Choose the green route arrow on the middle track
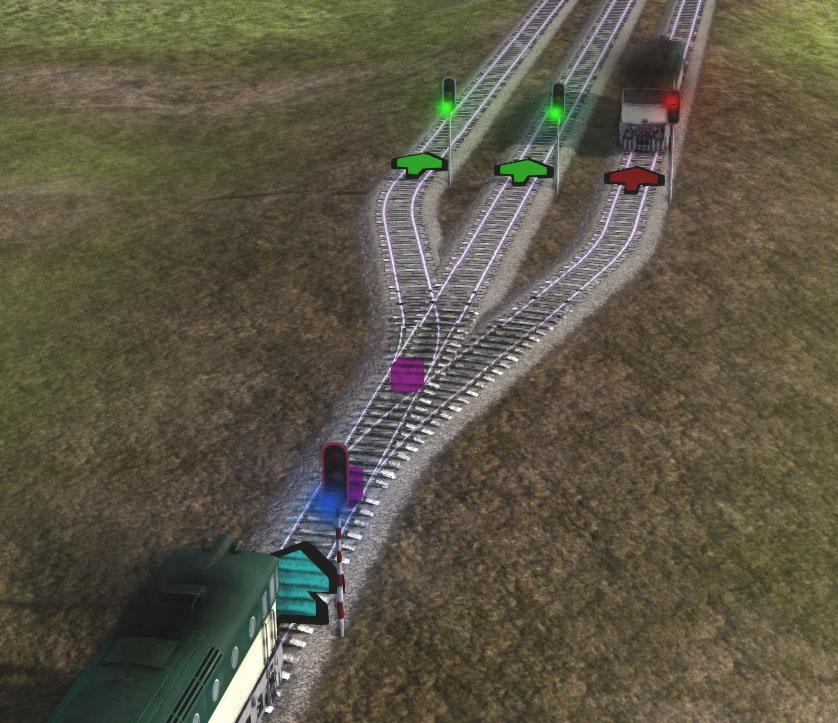 coord(523,170)
